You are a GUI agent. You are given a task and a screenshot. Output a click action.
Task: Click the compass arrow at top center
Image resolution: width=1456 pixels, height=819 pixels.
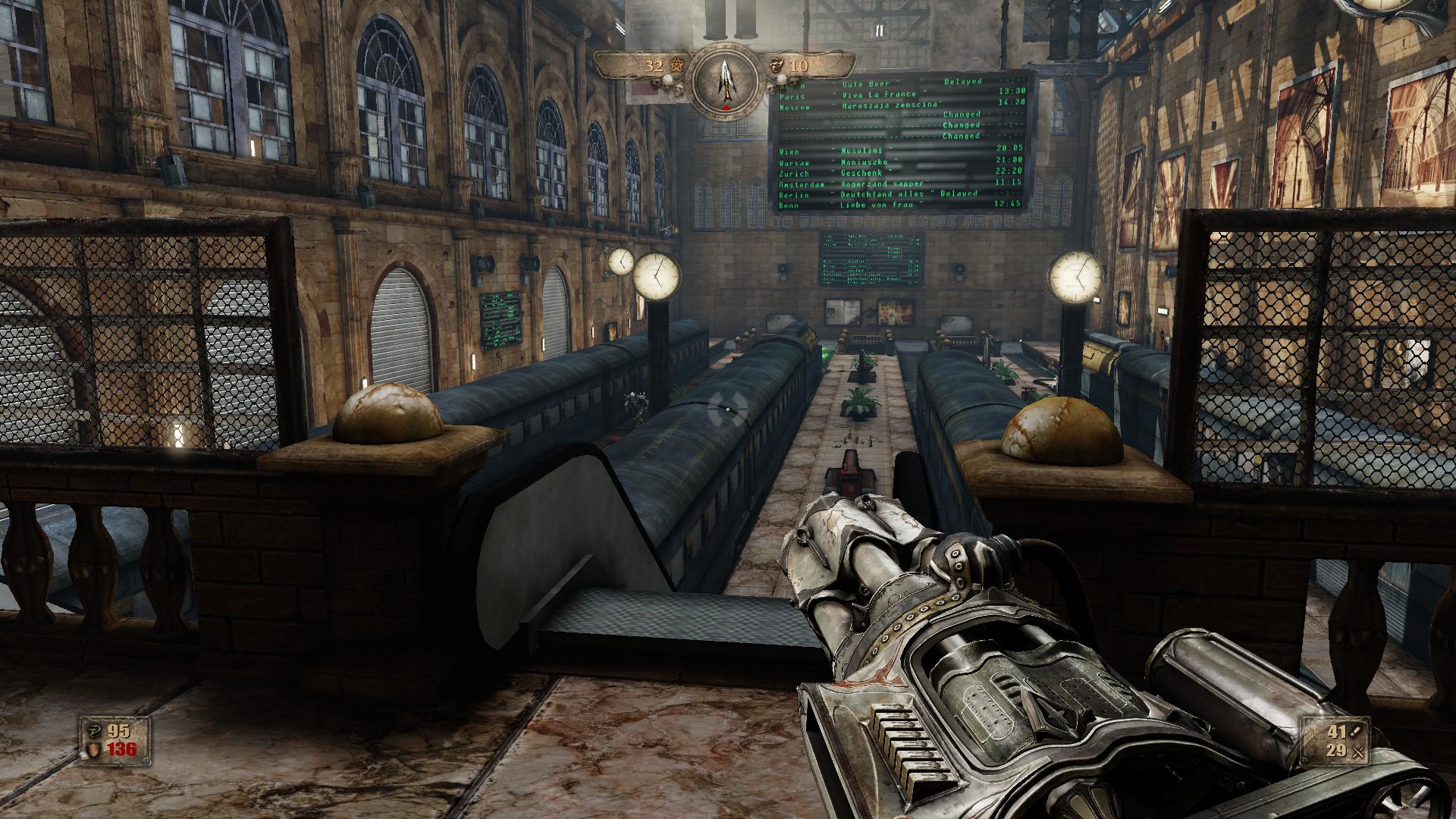pos(726,78)
